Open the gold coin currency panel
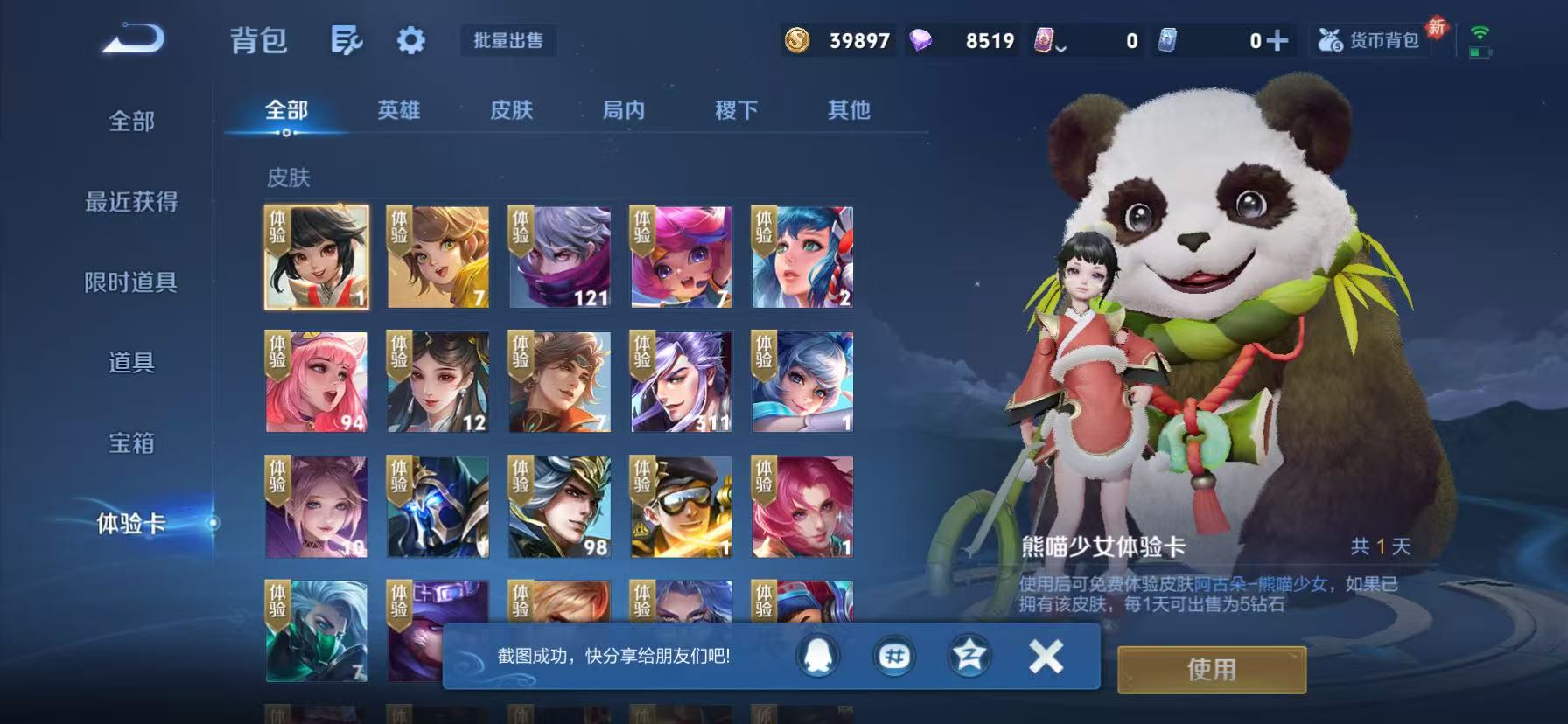The image size is (1568, 724). click(801, 40)
